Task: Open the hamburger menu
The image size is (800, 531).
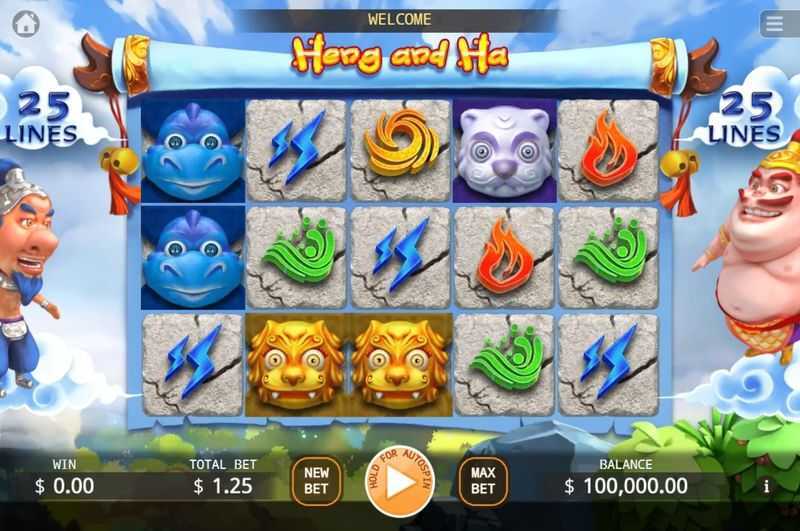Action: pos(773,23)
